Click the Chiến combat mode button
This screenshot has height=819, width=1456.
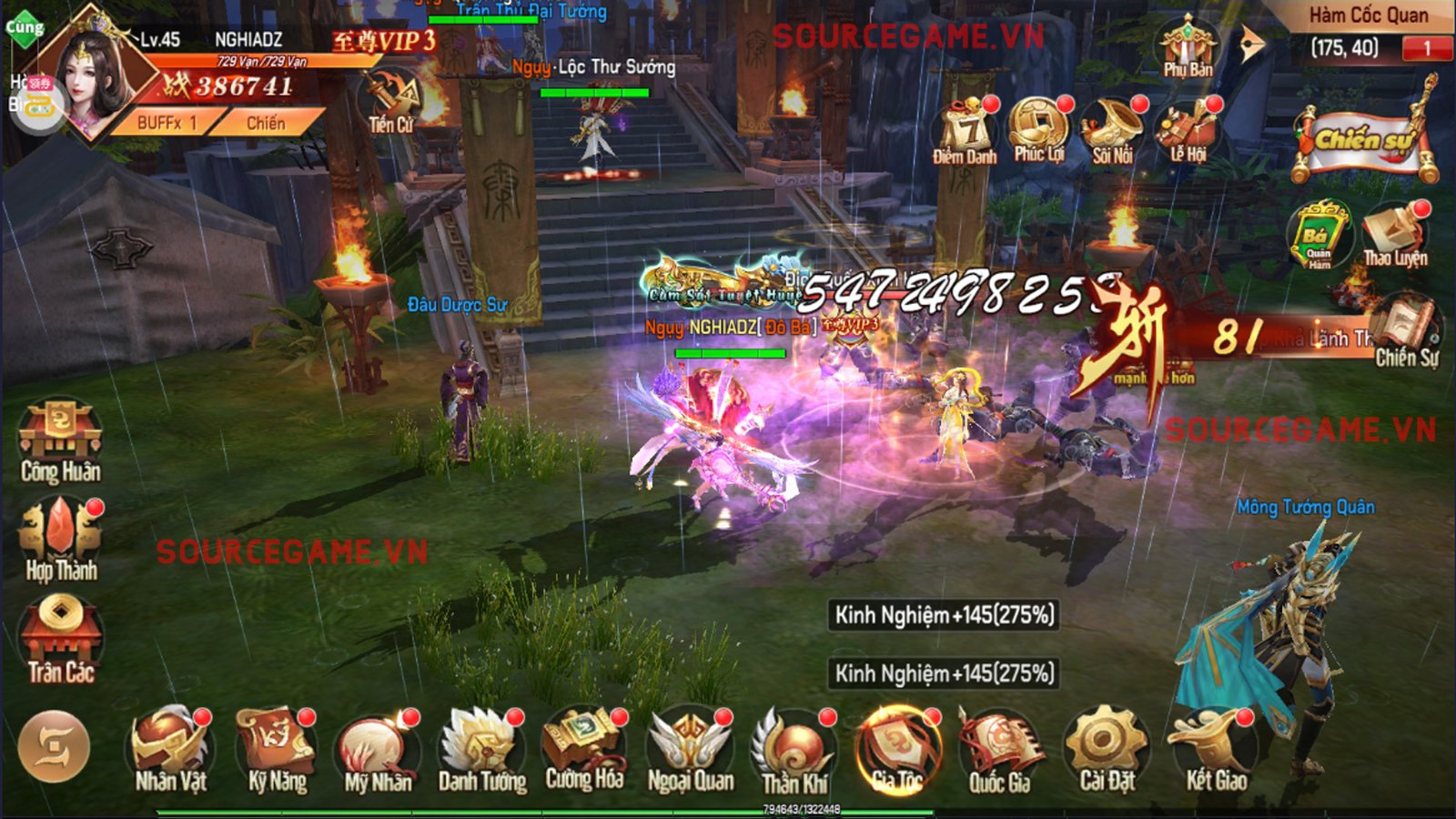click(x=266, y=123)
